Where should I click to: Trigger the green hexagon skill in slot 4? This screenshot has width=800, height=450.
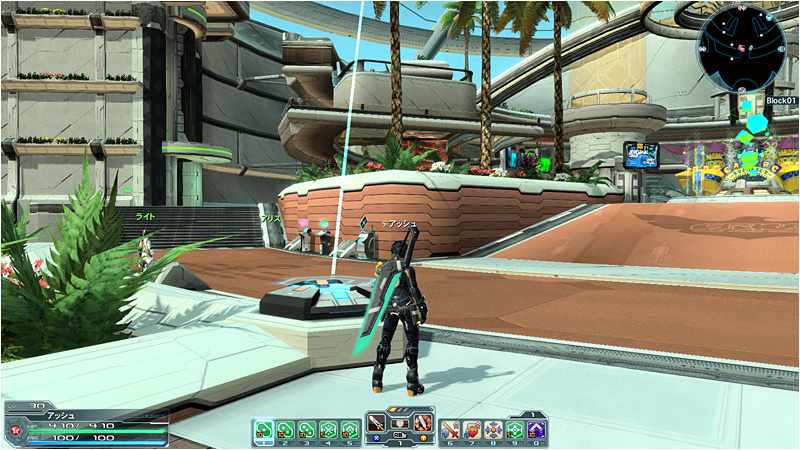(327, 430)
